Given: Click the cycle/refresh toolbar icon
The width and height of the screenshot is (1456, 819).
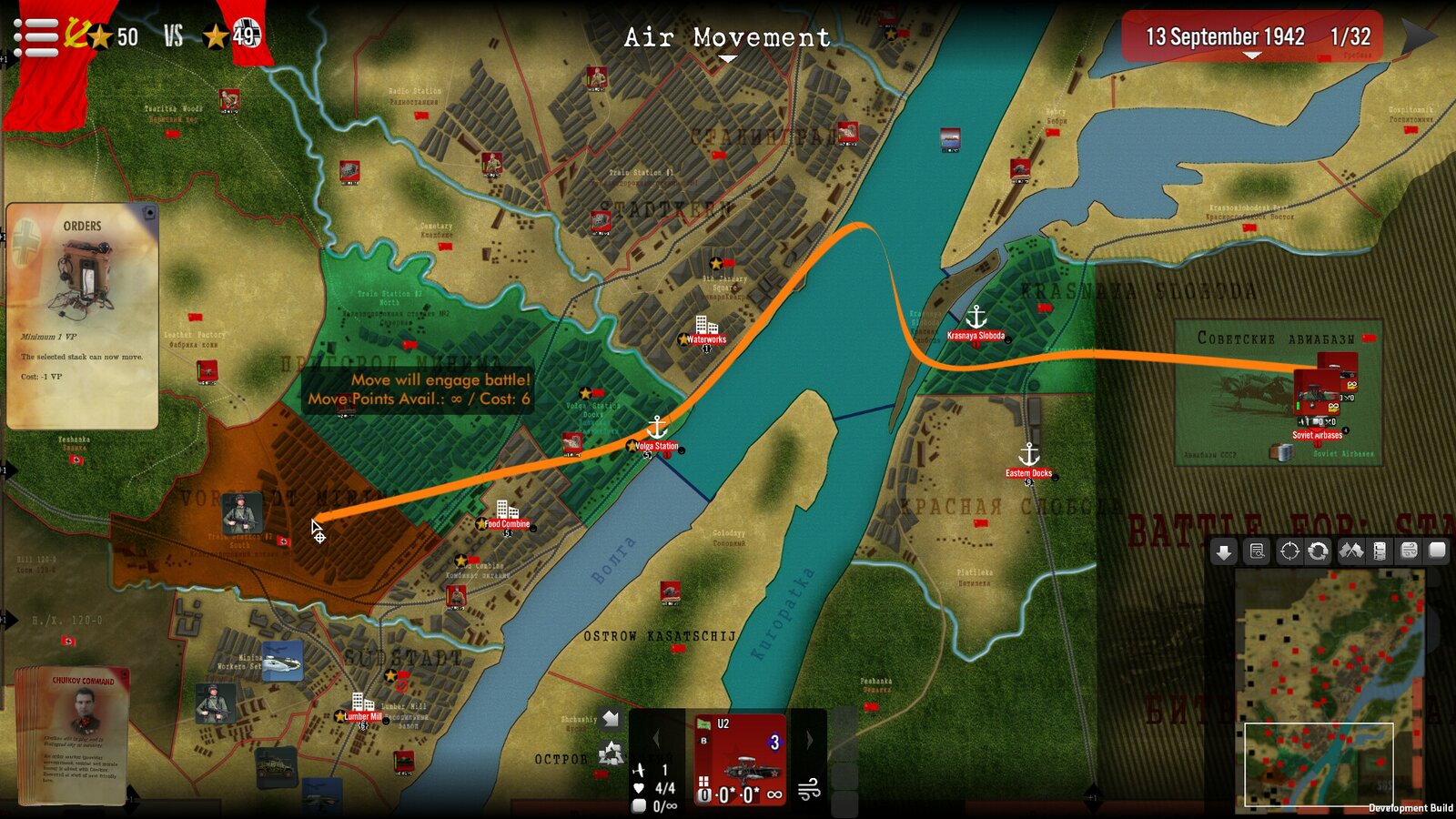Looking at the screenshot, I should point(1319,551).
